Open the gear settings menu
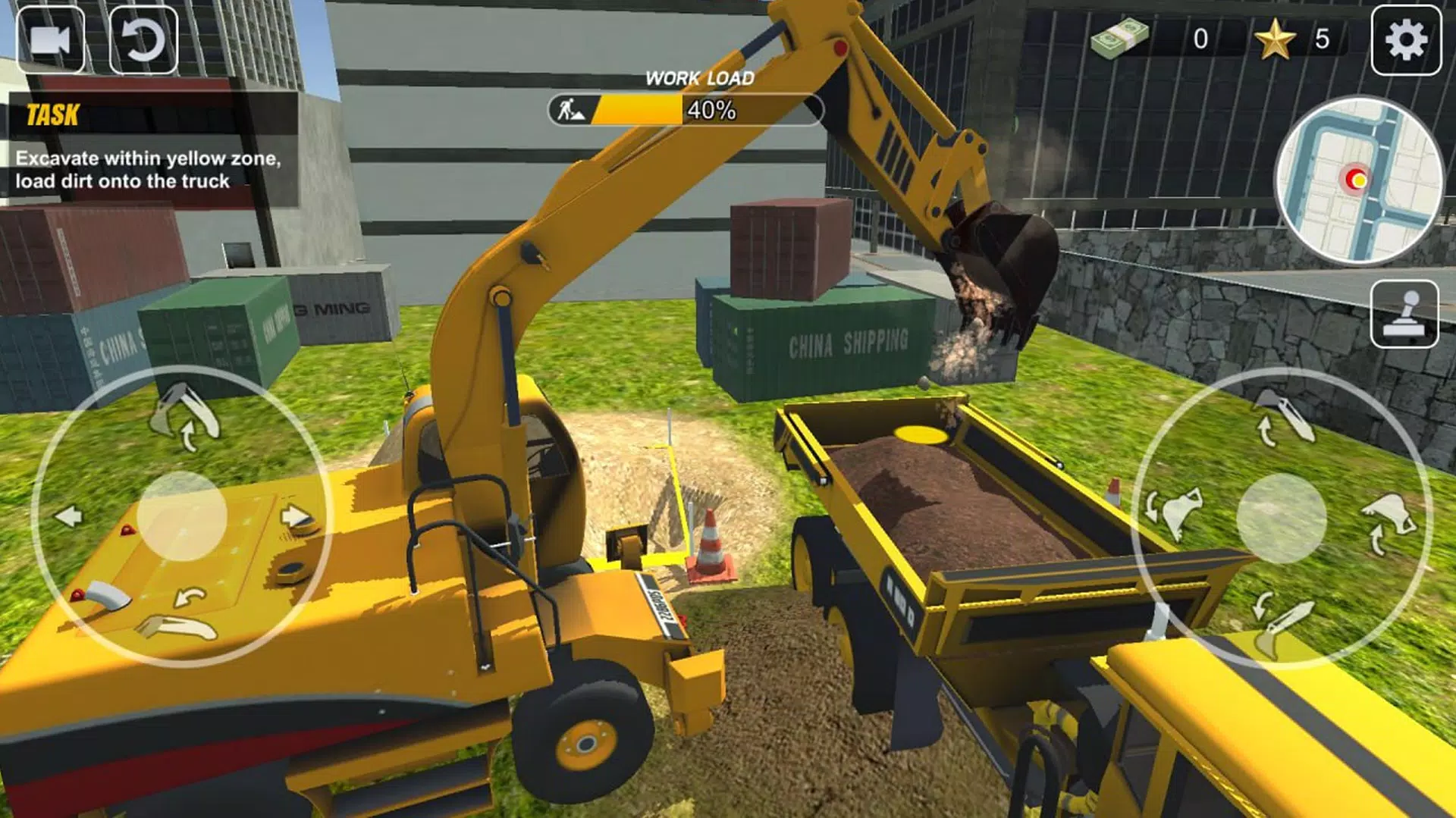The width and height of the screenshot is (1456, 818). pos(1405,40)
